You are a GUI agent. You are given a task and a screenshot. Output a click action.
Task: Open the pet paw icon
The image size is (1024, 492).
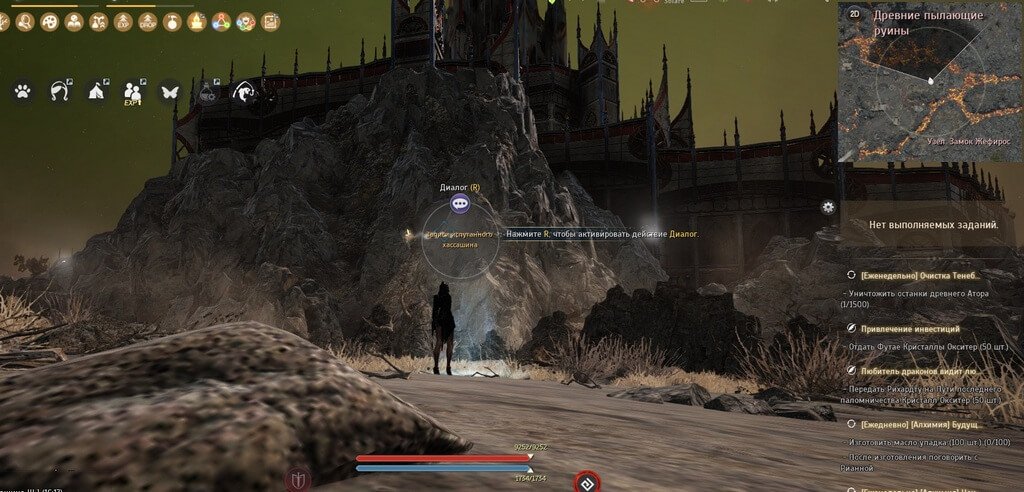click(22, 91)
